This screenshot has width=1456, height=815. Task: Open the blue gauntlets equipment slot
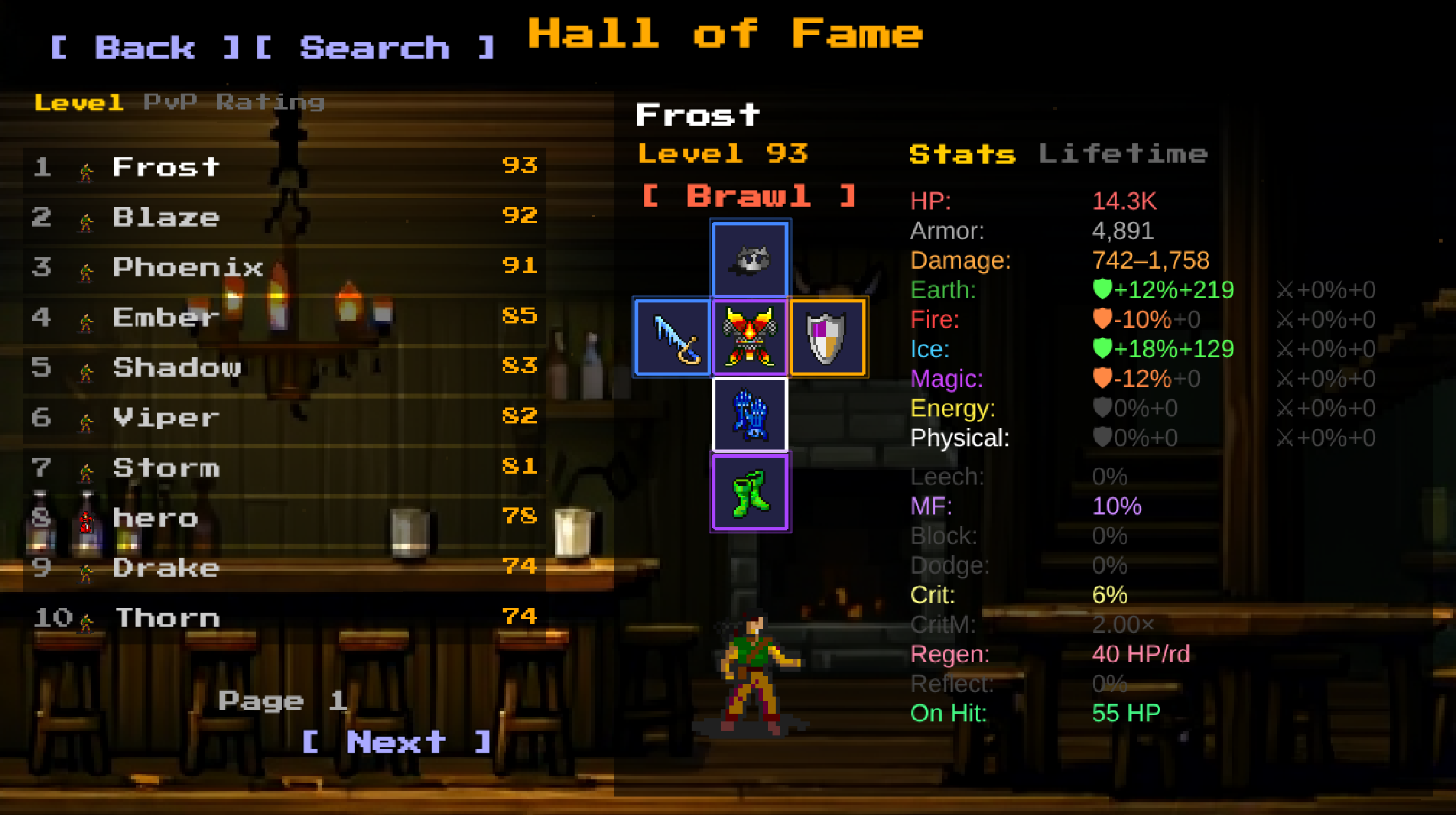pyautogui.click(x=750, y=414)
